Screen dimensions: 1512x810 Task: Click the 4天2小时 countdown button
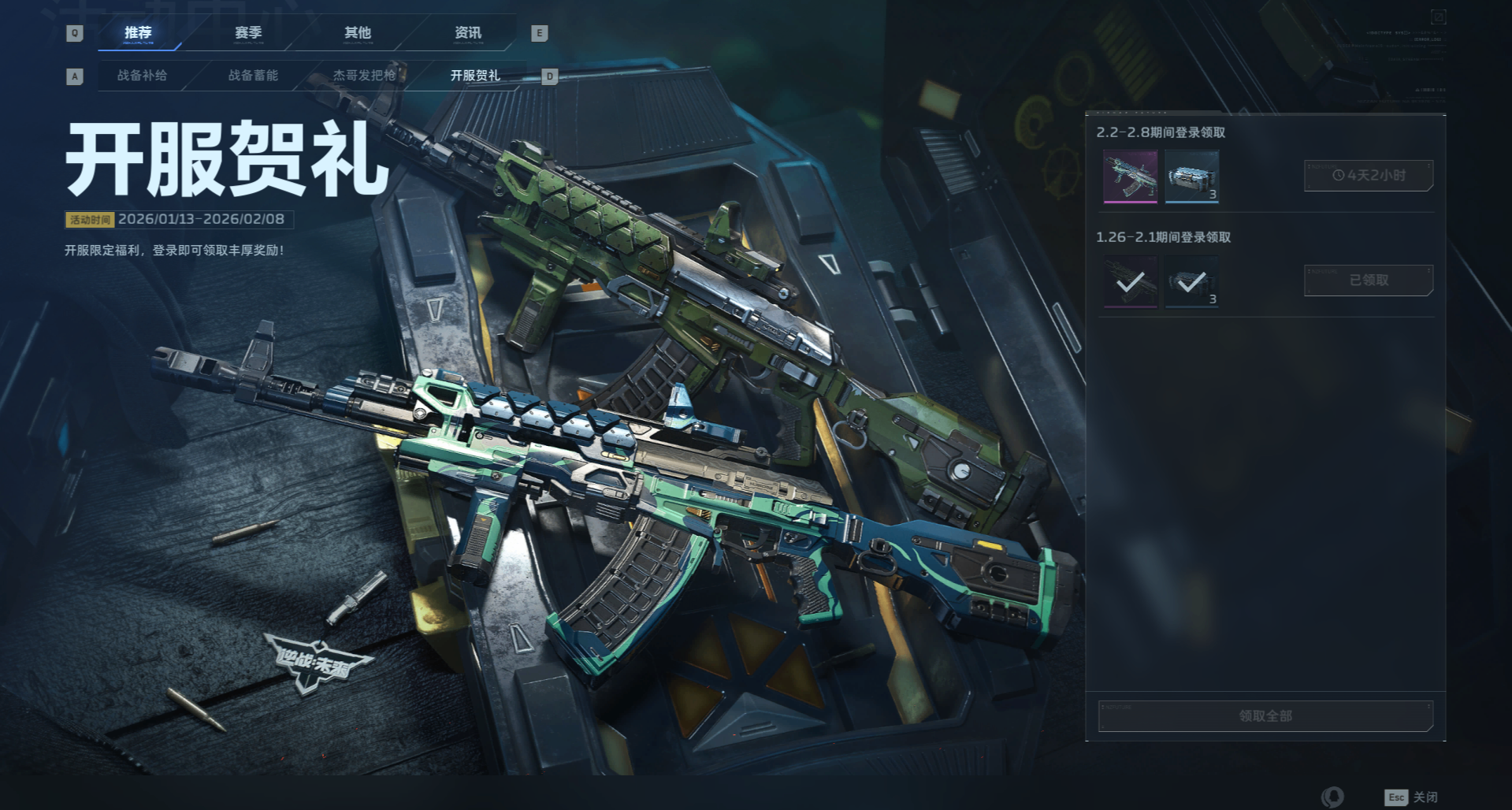pyautogui.click(x=1368, y=176)
